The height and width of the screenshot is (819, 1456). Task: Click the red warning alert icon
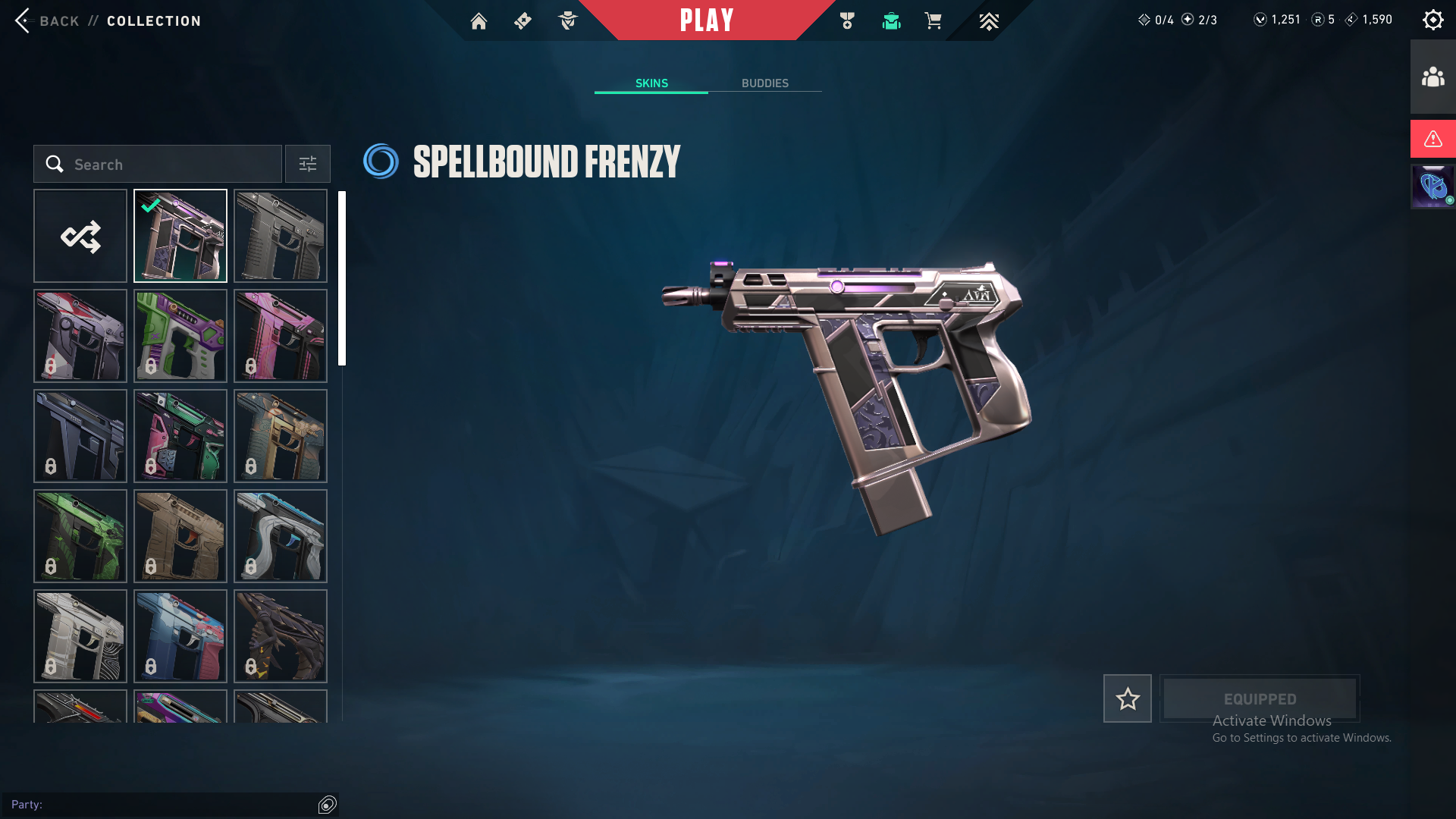1432,139
